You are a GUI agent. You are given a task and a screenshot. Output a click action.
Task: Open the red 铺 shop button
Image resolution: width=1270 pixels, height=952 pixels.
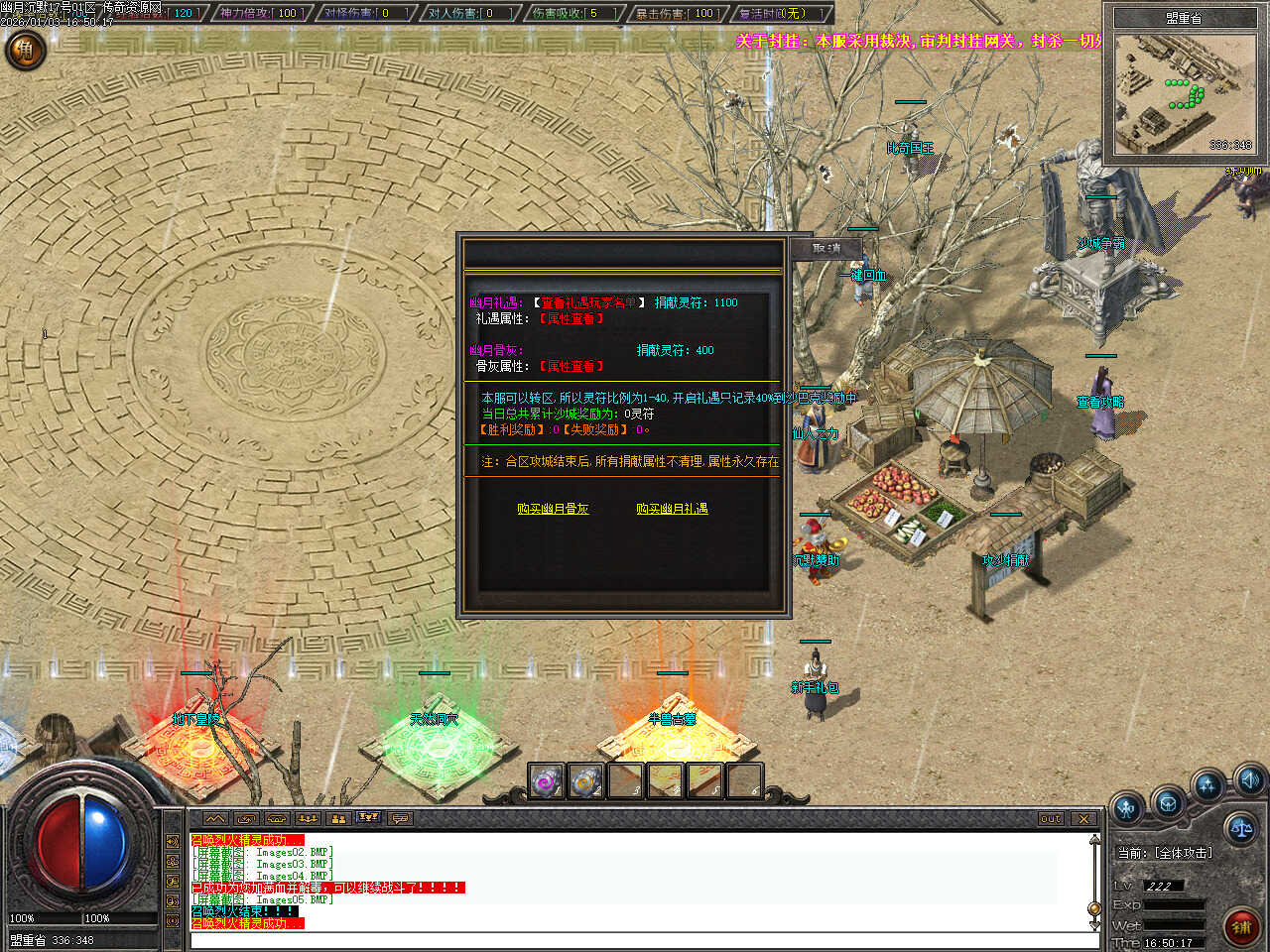coord(1241,927)
